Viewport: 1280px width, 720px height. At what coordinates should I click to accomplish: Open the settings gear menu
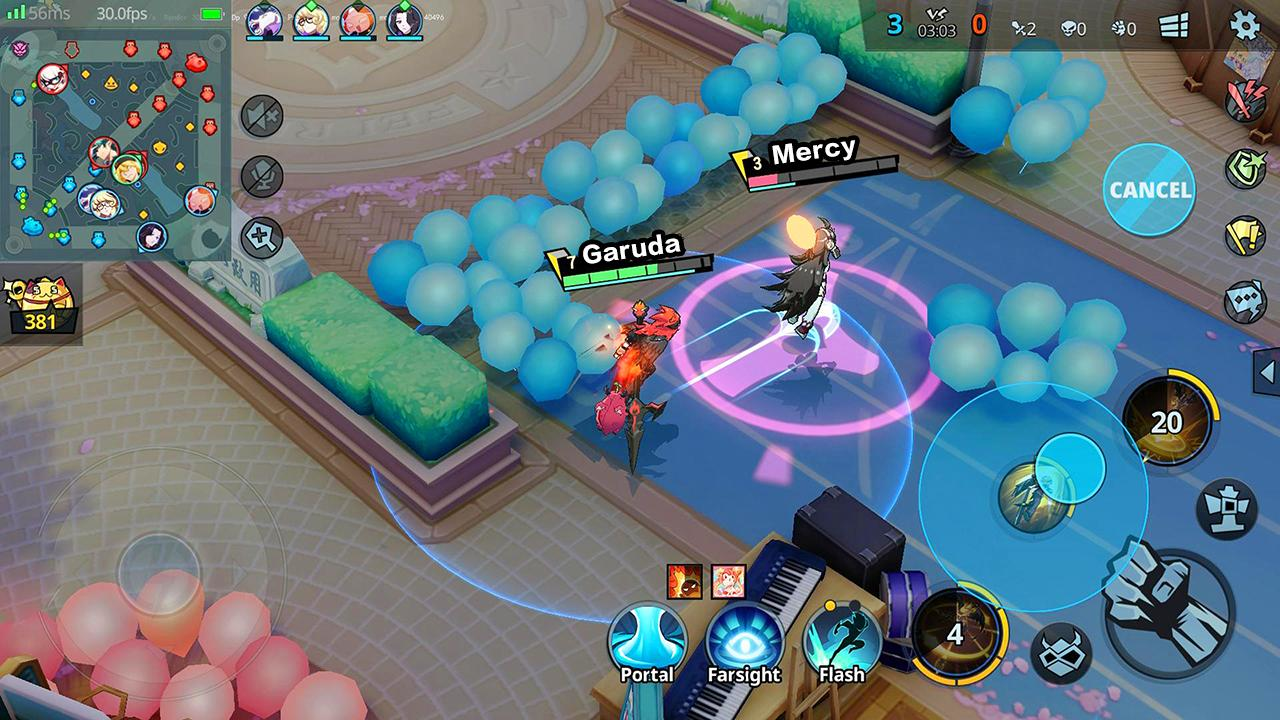1244,25
